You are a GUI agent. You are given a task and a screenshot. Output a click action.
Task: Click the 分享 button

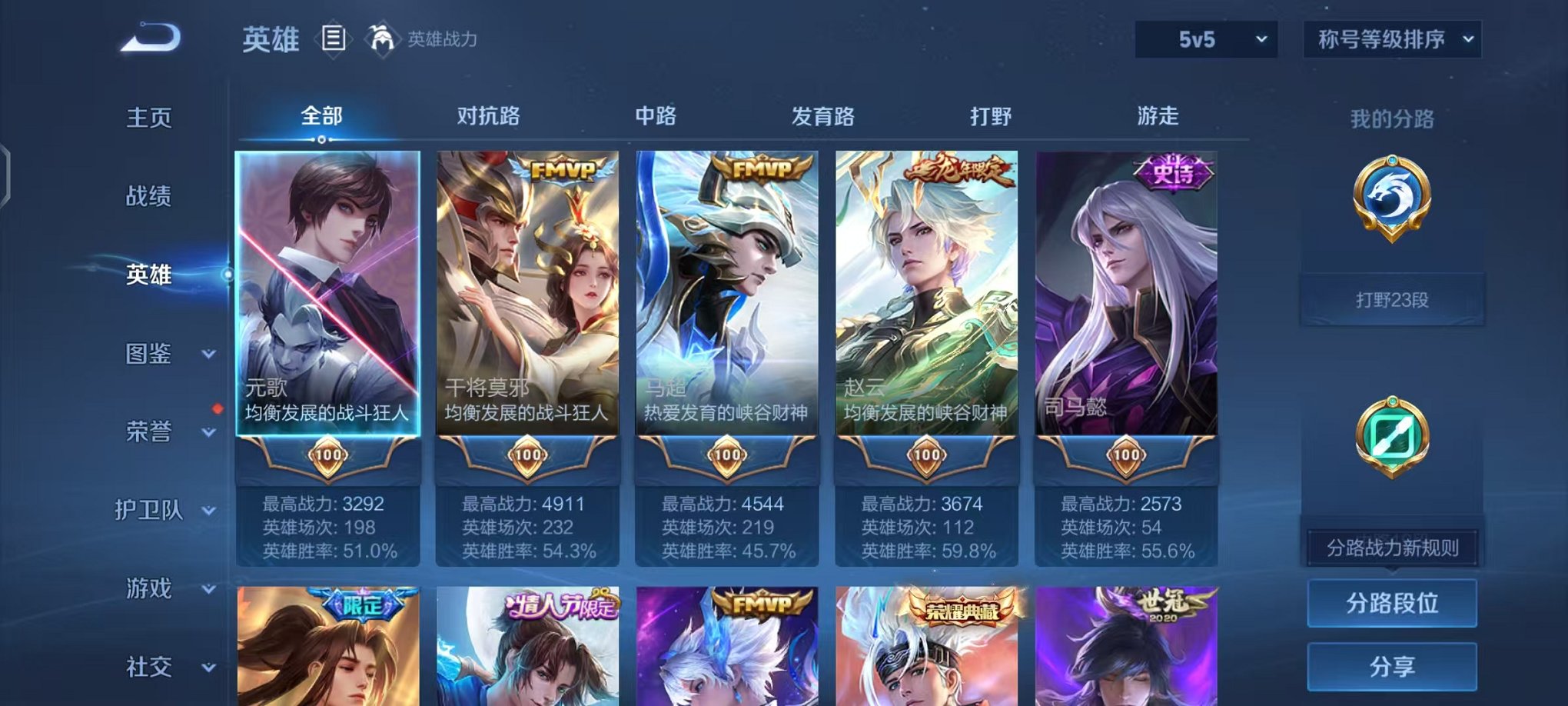point(1393,664)
